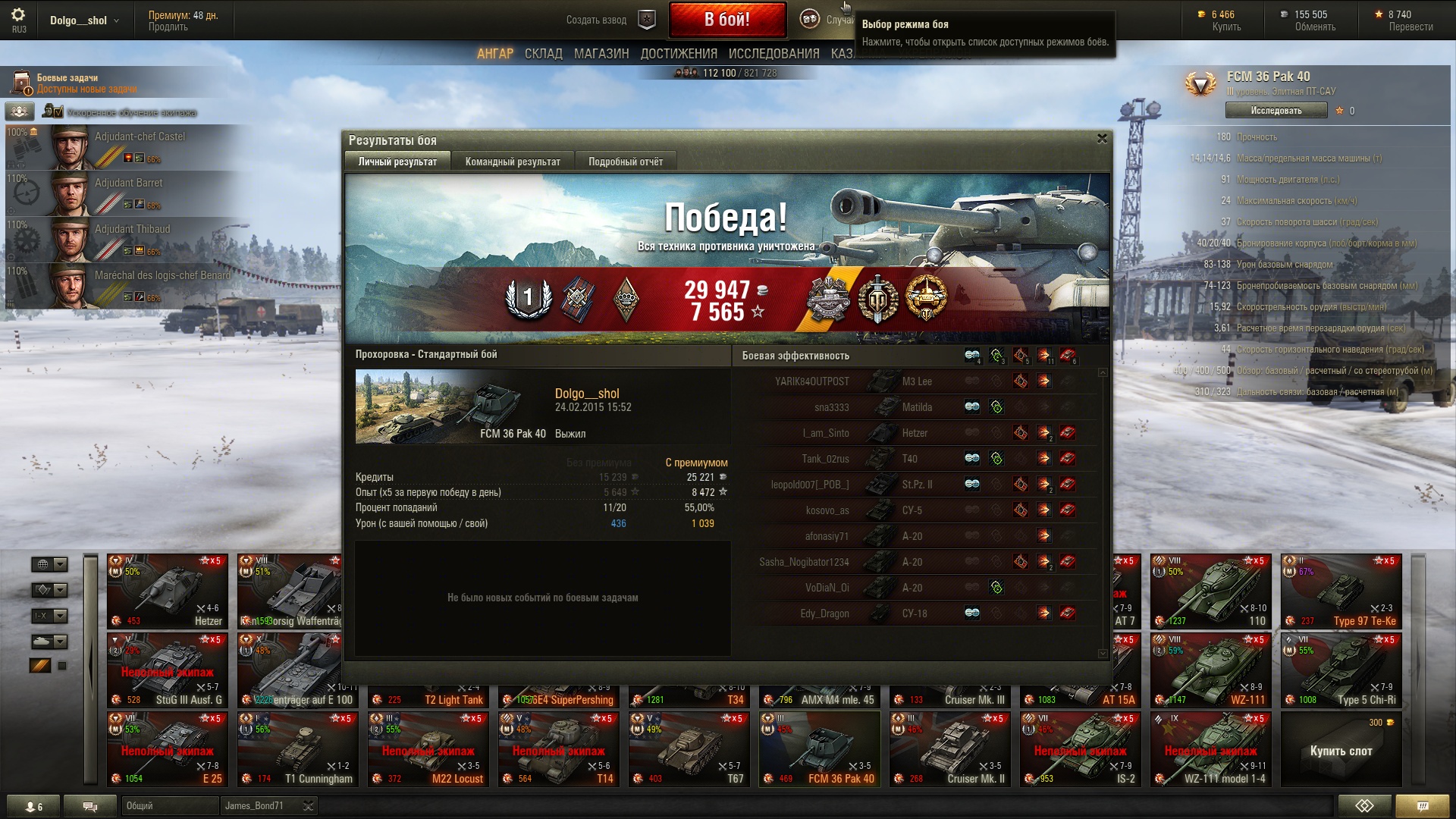
Task: Close the battle results window
Action: coord(1102,139)
